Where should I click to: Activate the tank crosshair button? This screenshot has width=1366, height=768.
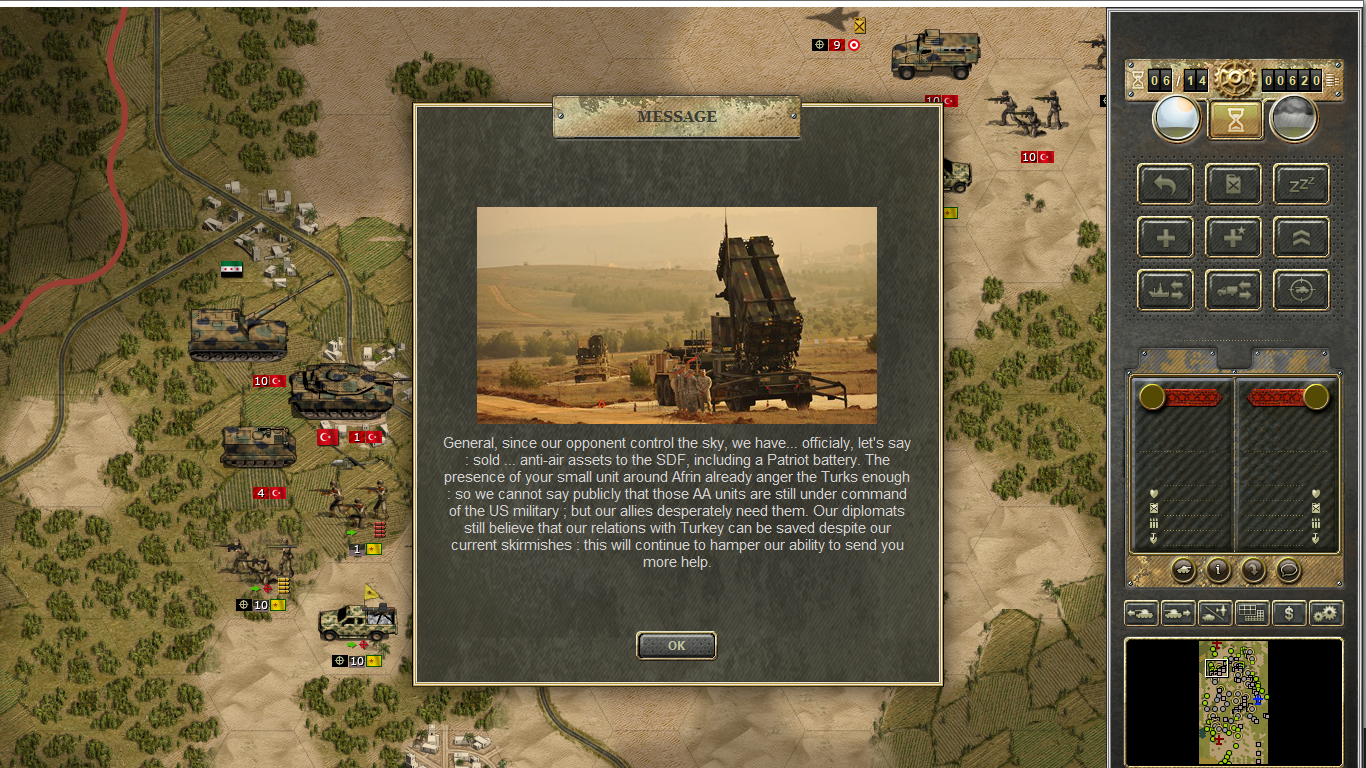[x=1301, y=290]
